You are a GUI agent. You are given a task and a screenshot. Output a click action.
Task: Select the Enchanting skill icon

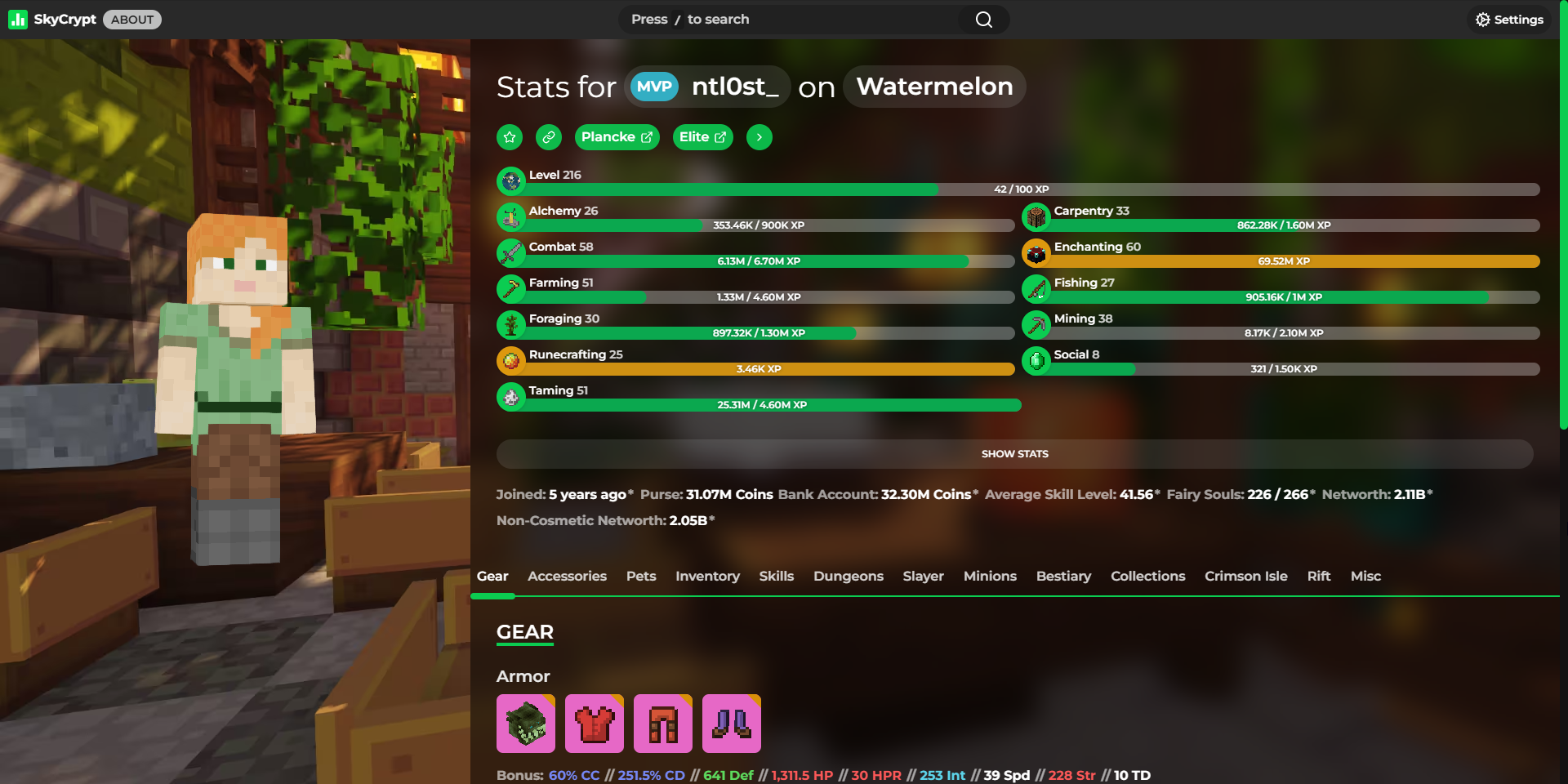click(x=1036, y=252)
